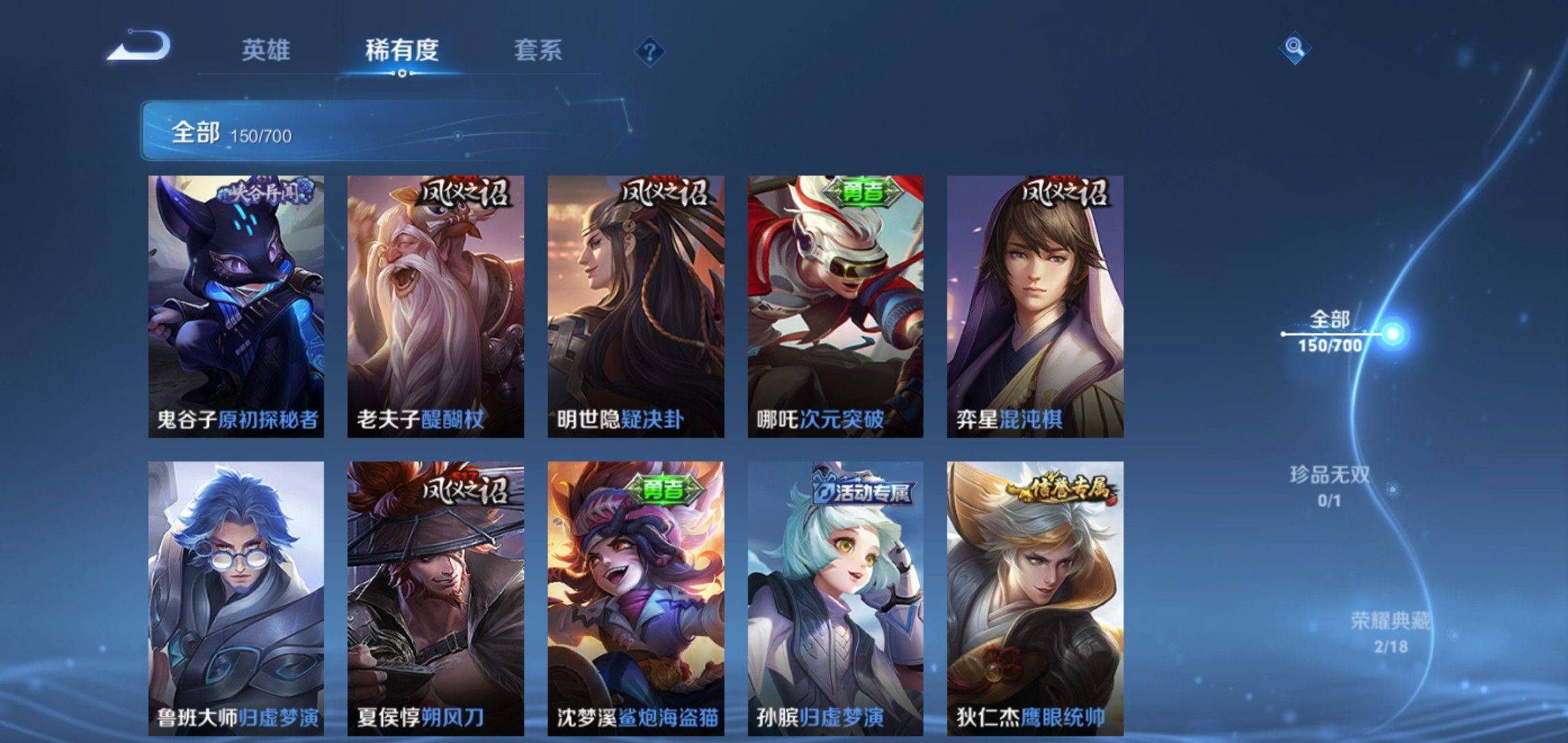Jump to the 荣耀典藏 rarity category
This screenshot has height=743, width=1568.
(1390, 632)
